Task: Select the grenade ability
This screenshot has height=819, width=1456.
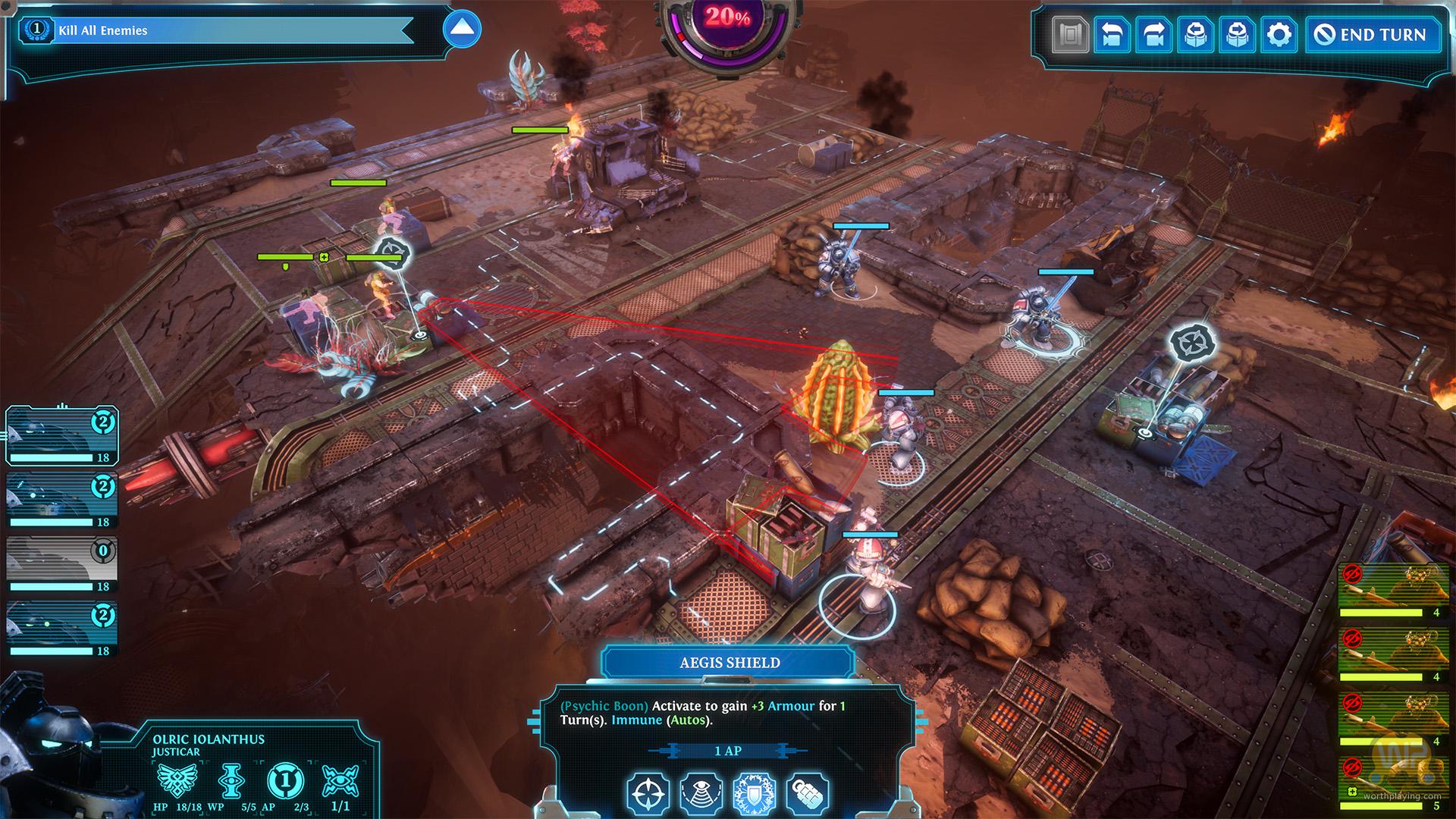Action: (807, 792)
